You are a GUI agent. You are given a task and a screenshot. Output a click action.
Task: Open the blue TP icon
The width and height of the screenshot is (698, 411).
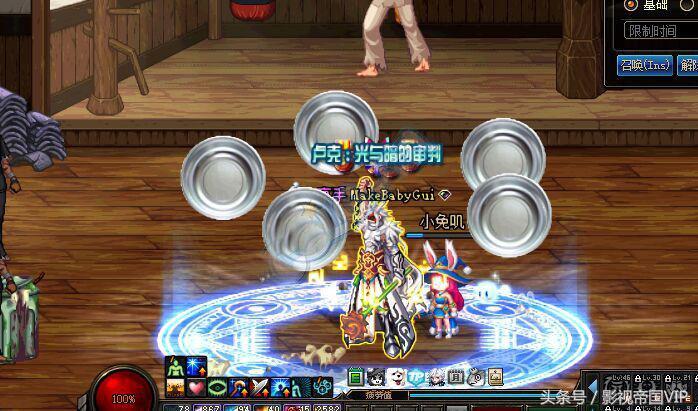tap(416, 377)
